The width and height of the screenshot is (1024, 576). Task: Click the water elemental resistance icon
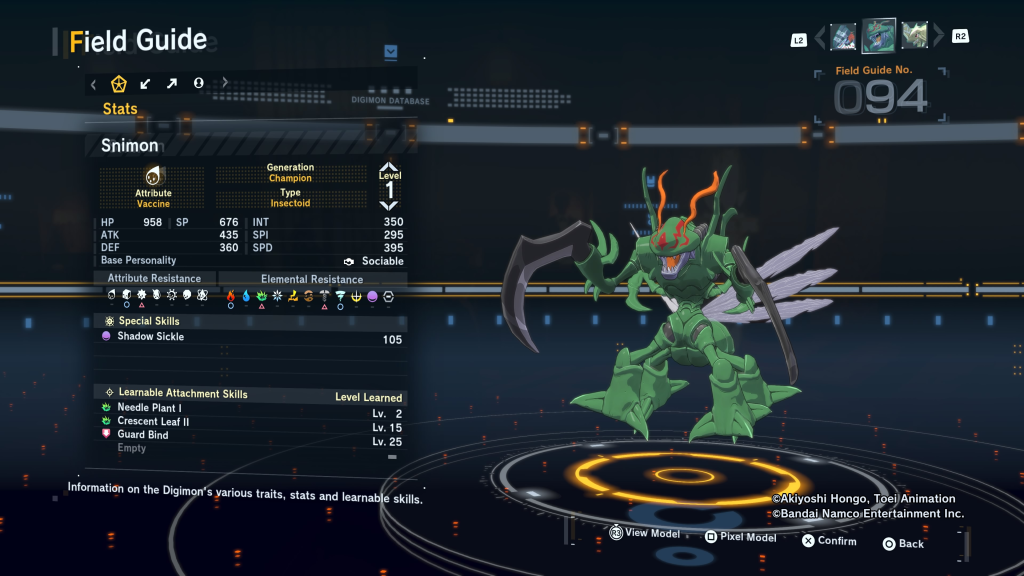(246, 296)
